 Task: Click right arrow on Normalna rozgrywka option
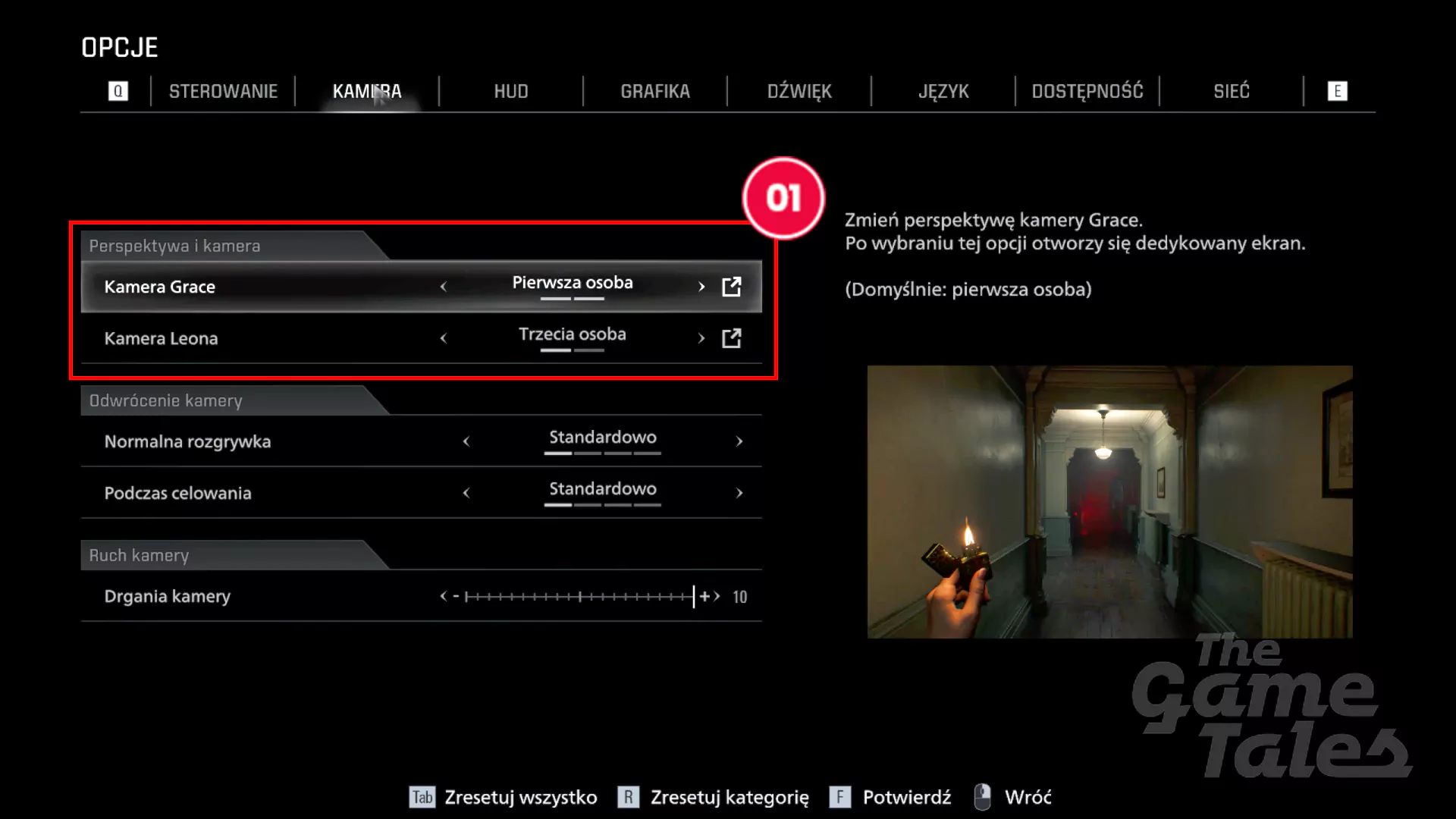739,441
